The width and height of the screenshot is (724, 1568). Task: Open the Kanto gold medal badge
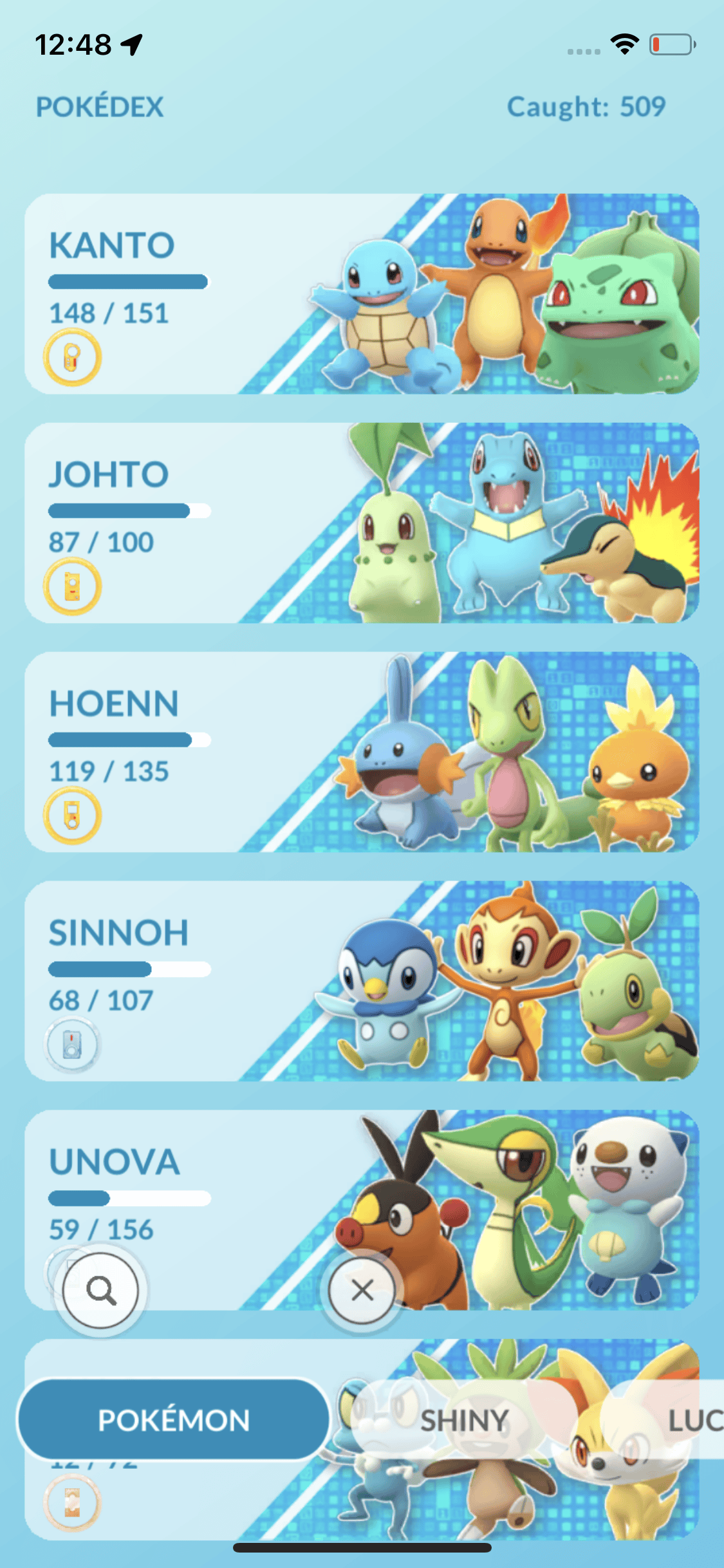[72, 357]
